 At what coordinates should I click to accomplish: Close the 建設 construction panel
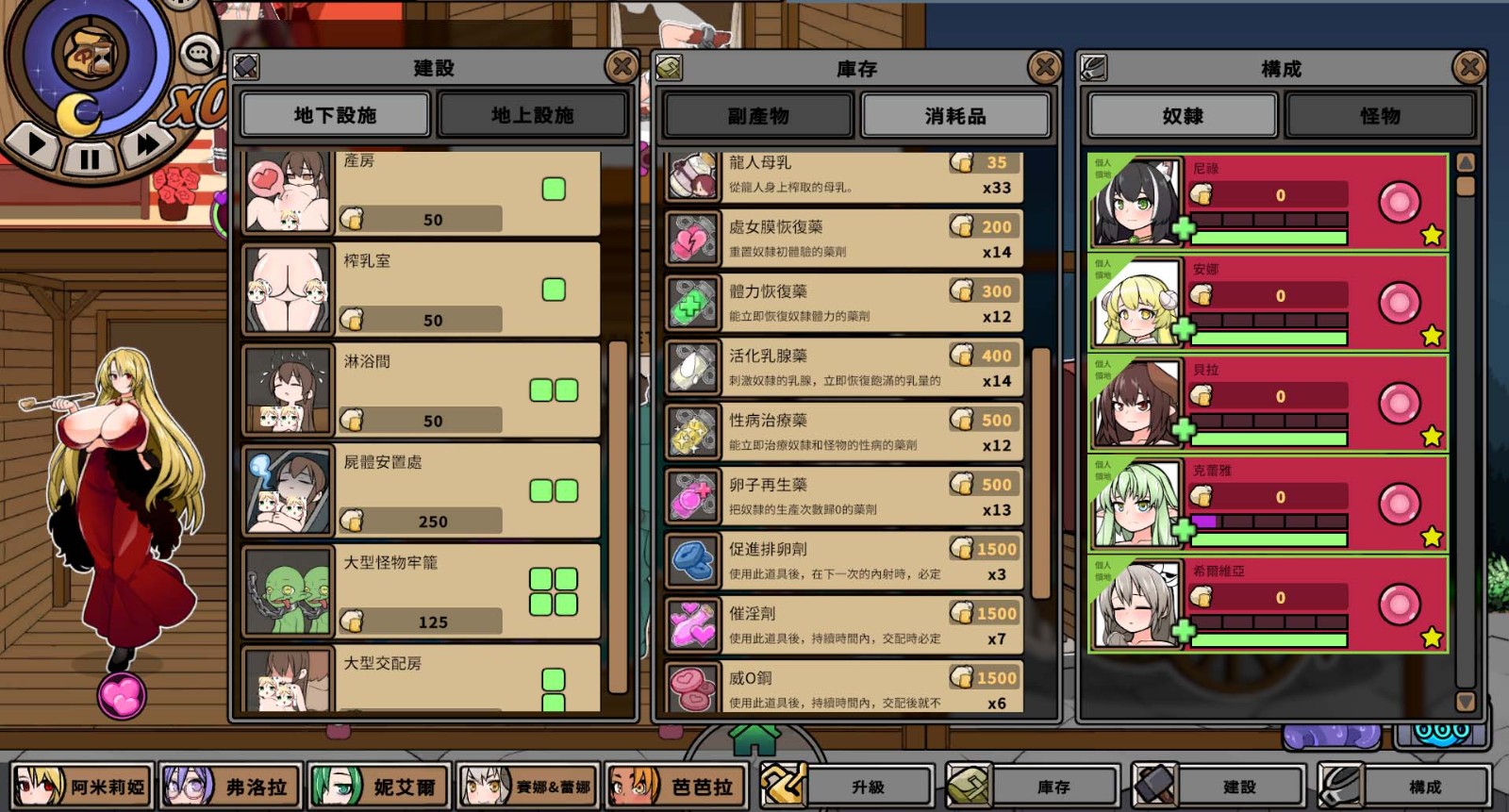[x=622, y=67]
